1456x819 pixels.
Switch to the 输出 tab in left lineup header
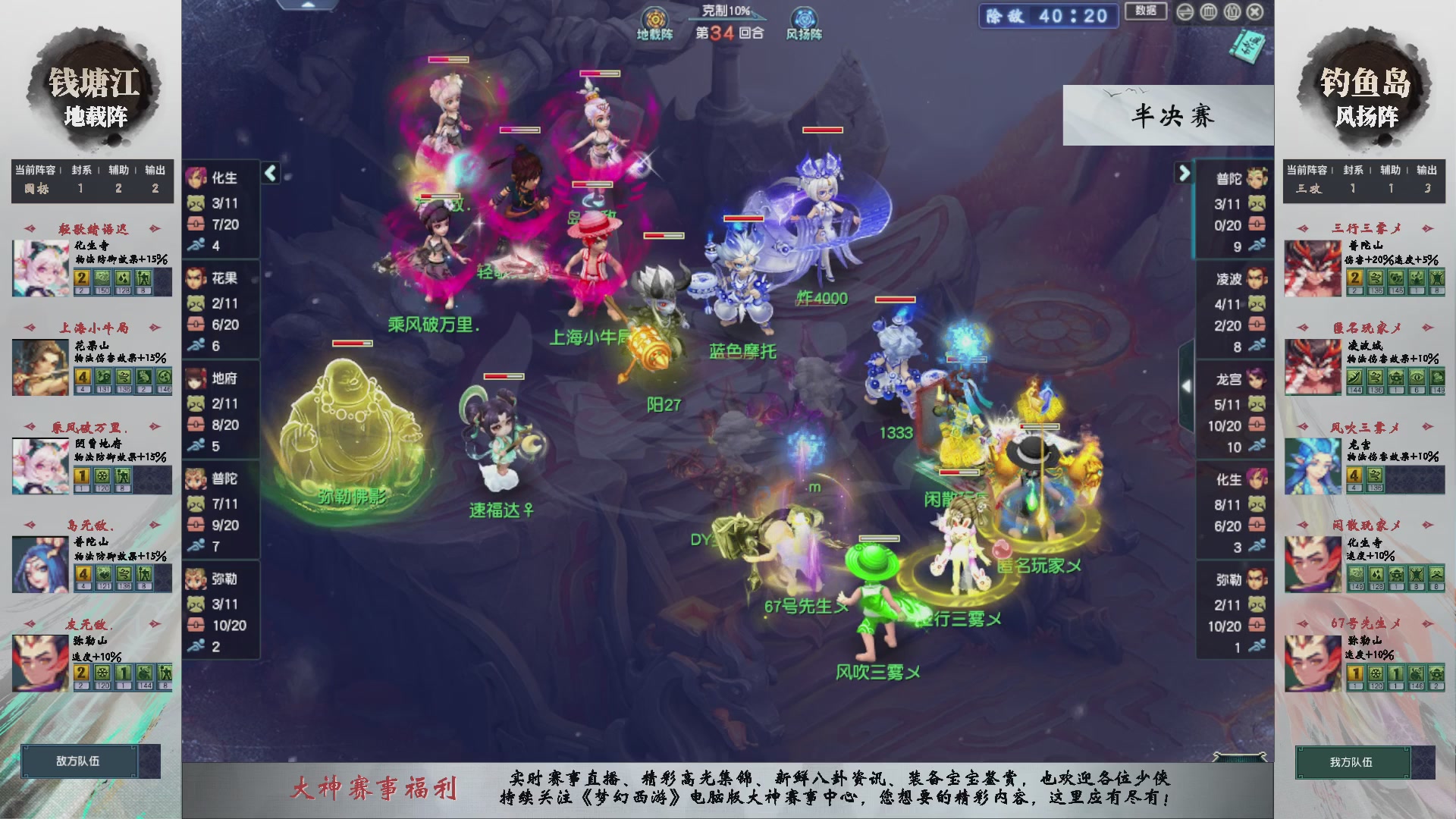point(153,171)
